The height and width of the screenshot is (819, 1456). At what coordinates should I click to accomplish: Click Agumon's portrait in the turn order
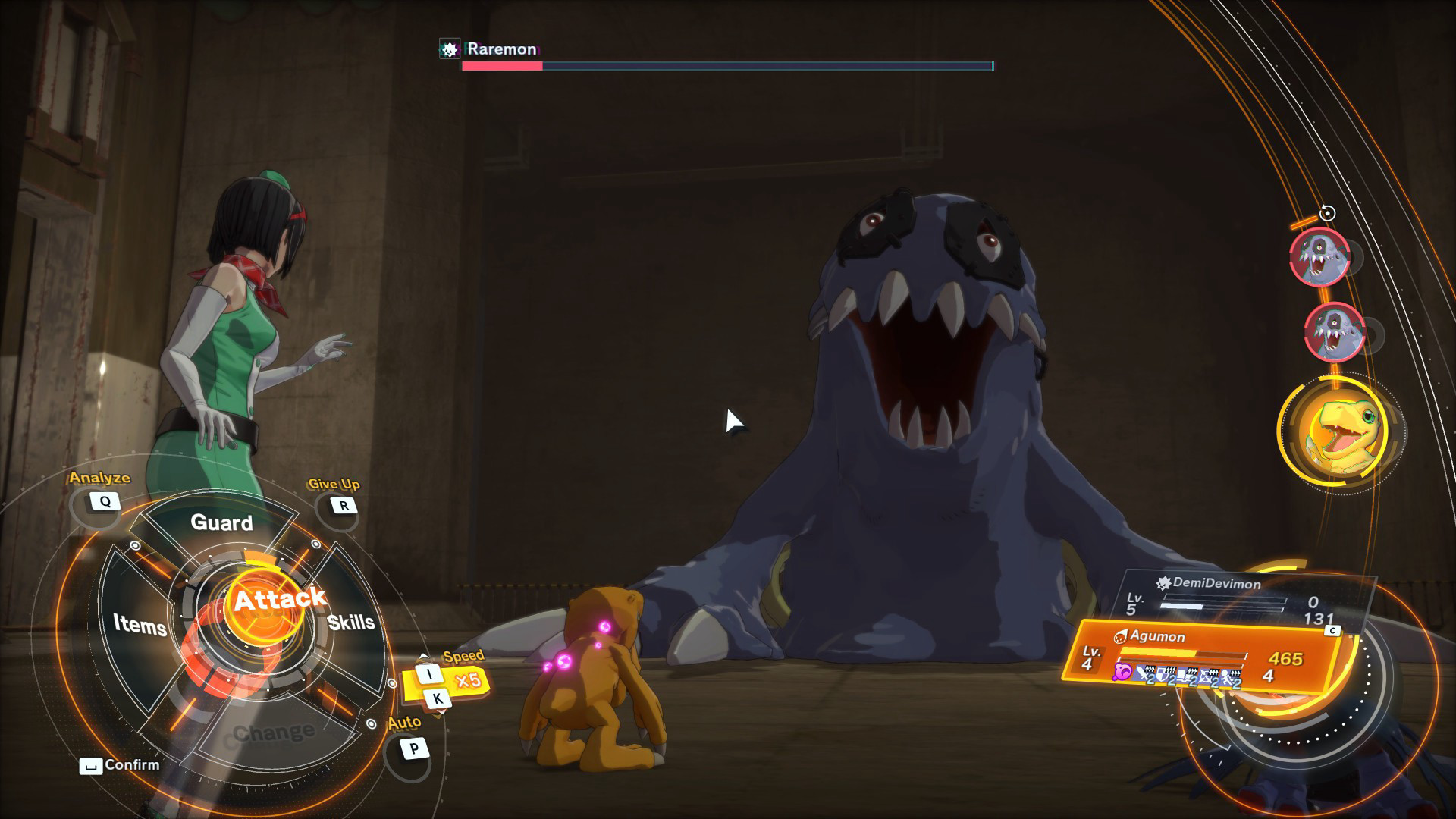tap(1341, 431)
